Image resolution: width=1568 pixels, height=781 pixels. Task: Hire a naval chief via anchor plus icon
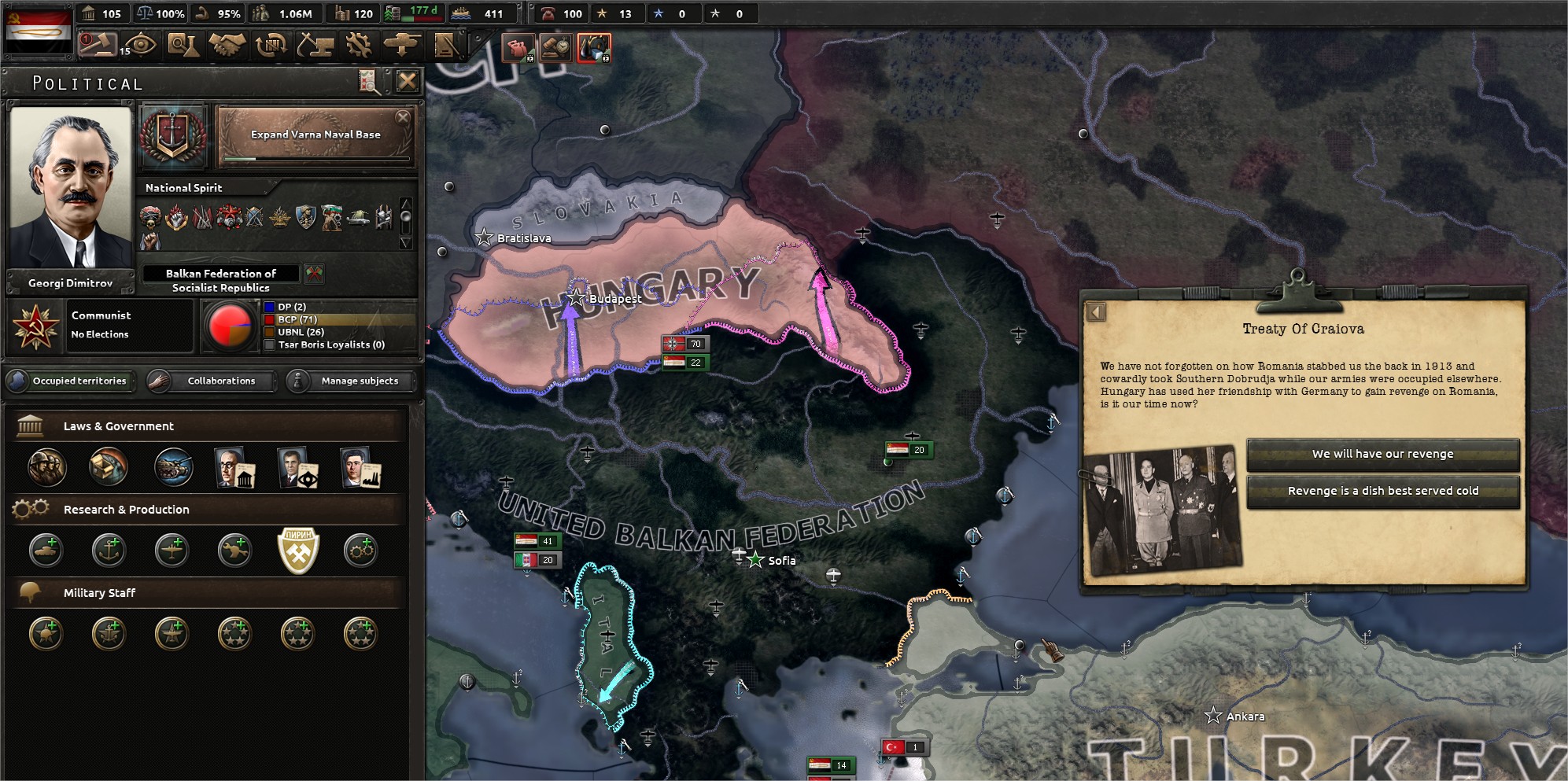tap(108, 551)
